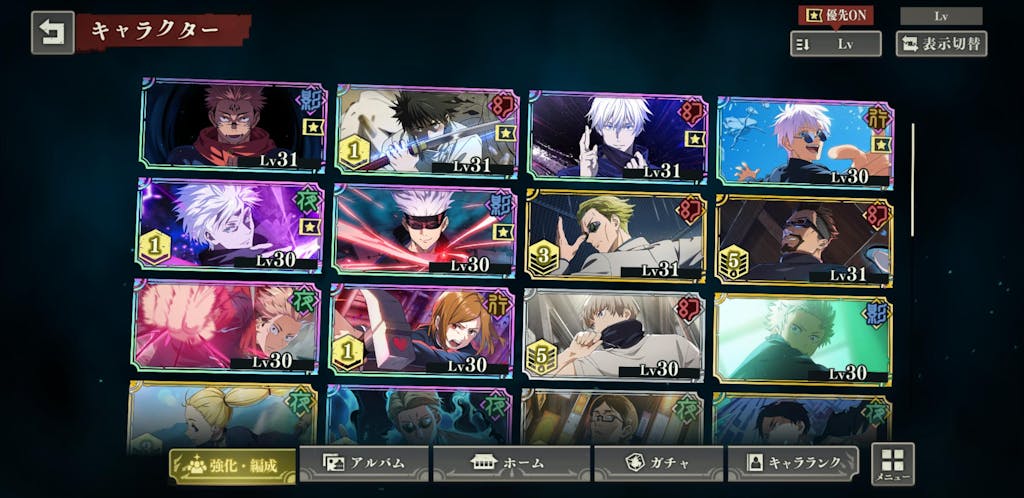1024x498 pixels.
Task: Open the ガチャ gacha tab
Action: [x=657, y=464]
